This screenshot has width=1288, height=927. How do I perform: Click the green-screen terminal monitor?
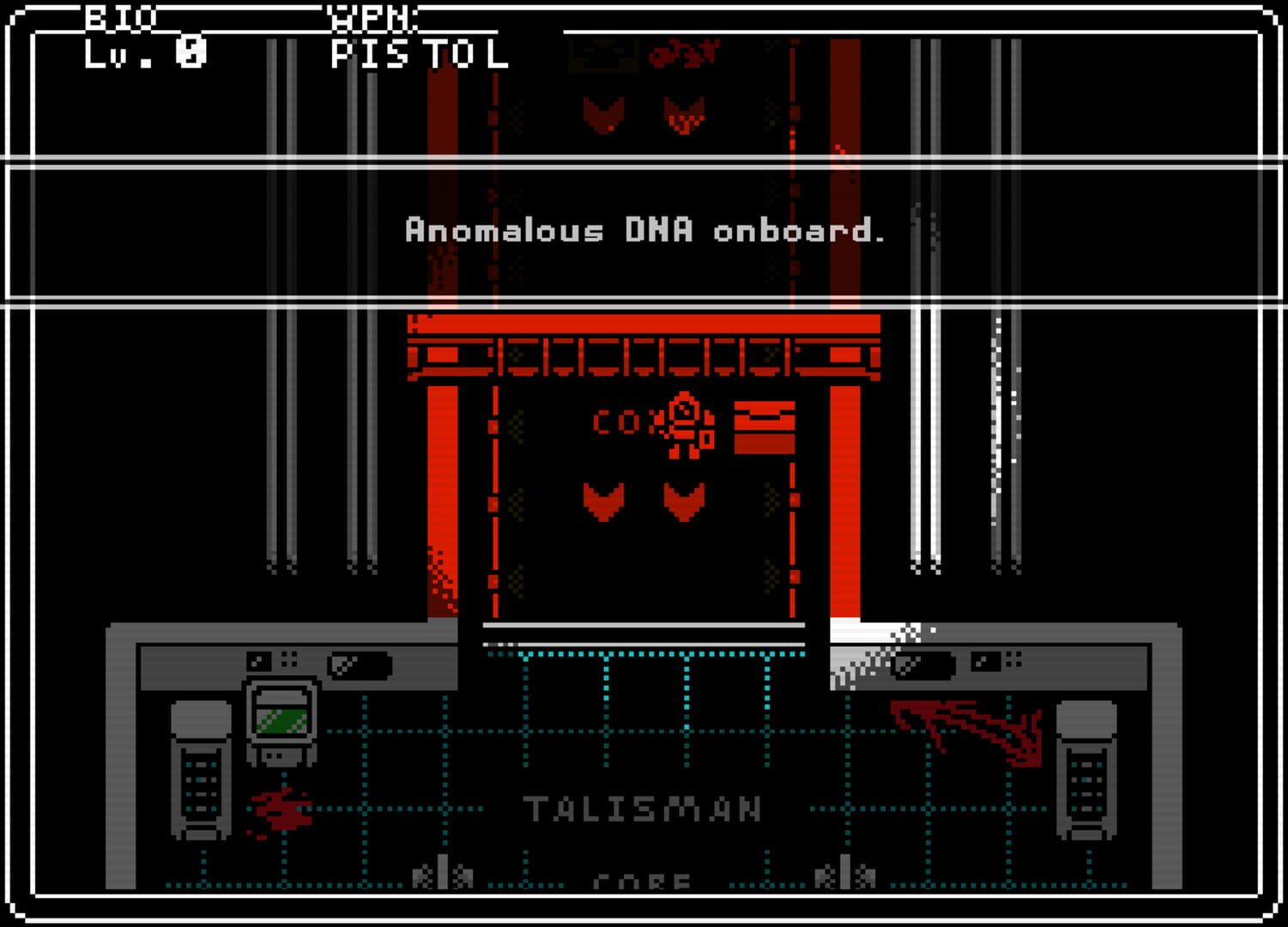pos(281,721)
